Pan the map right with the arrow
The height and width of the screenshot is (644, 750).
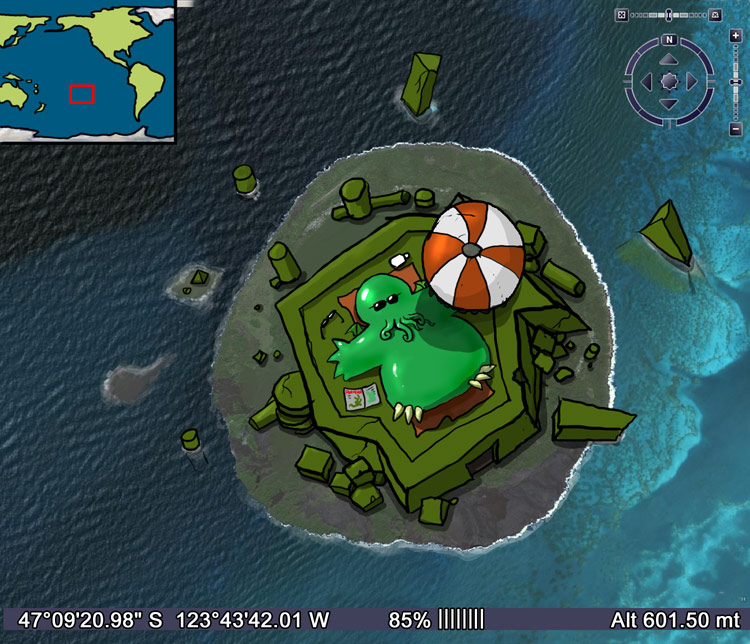690,81
